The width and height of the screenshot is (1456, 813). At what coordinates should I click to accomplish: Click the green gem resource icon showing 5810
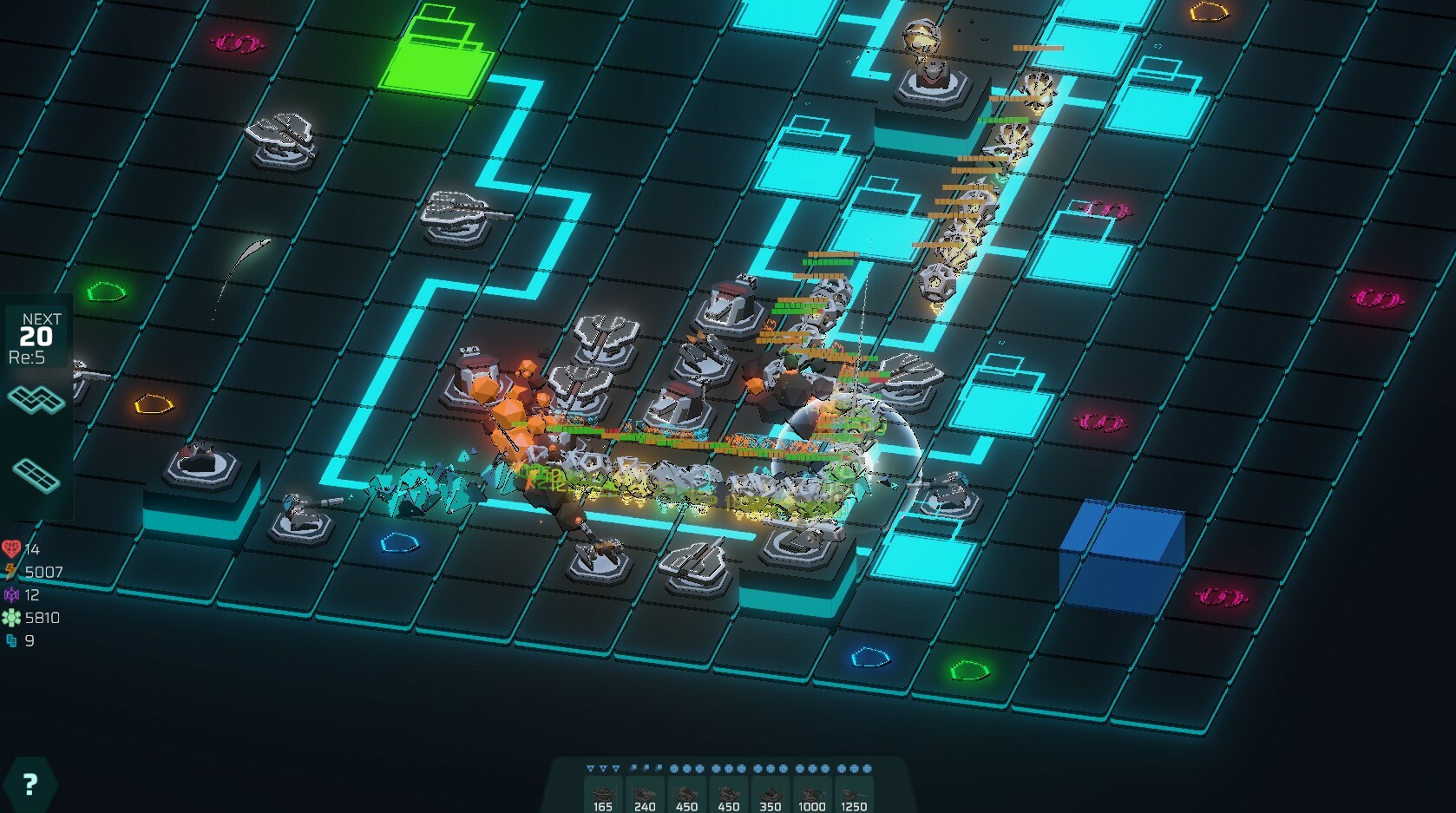pos(10,618)
